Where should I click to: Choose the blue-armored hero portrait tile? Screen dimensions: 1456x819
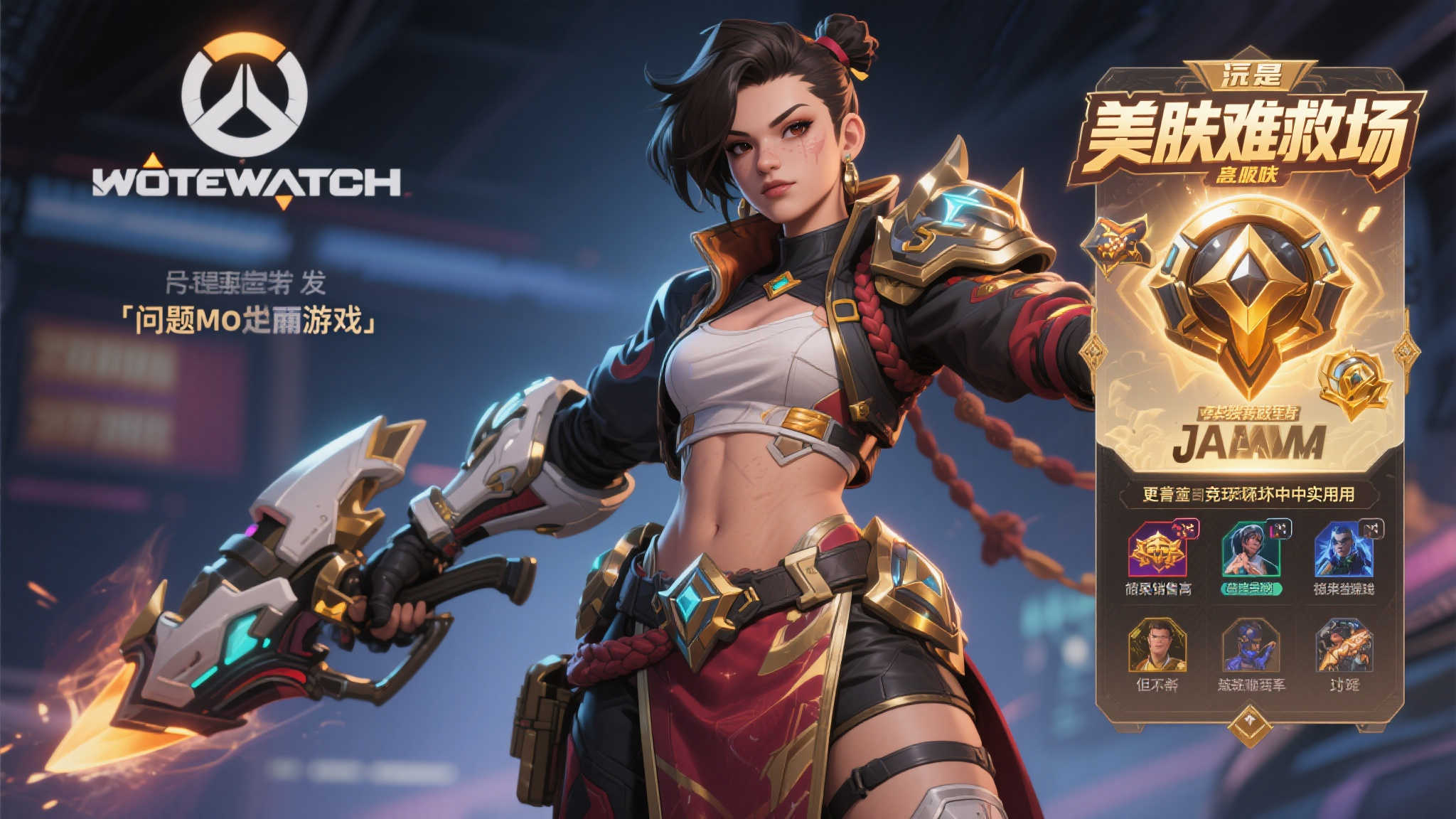click(x=1251, y=646)
